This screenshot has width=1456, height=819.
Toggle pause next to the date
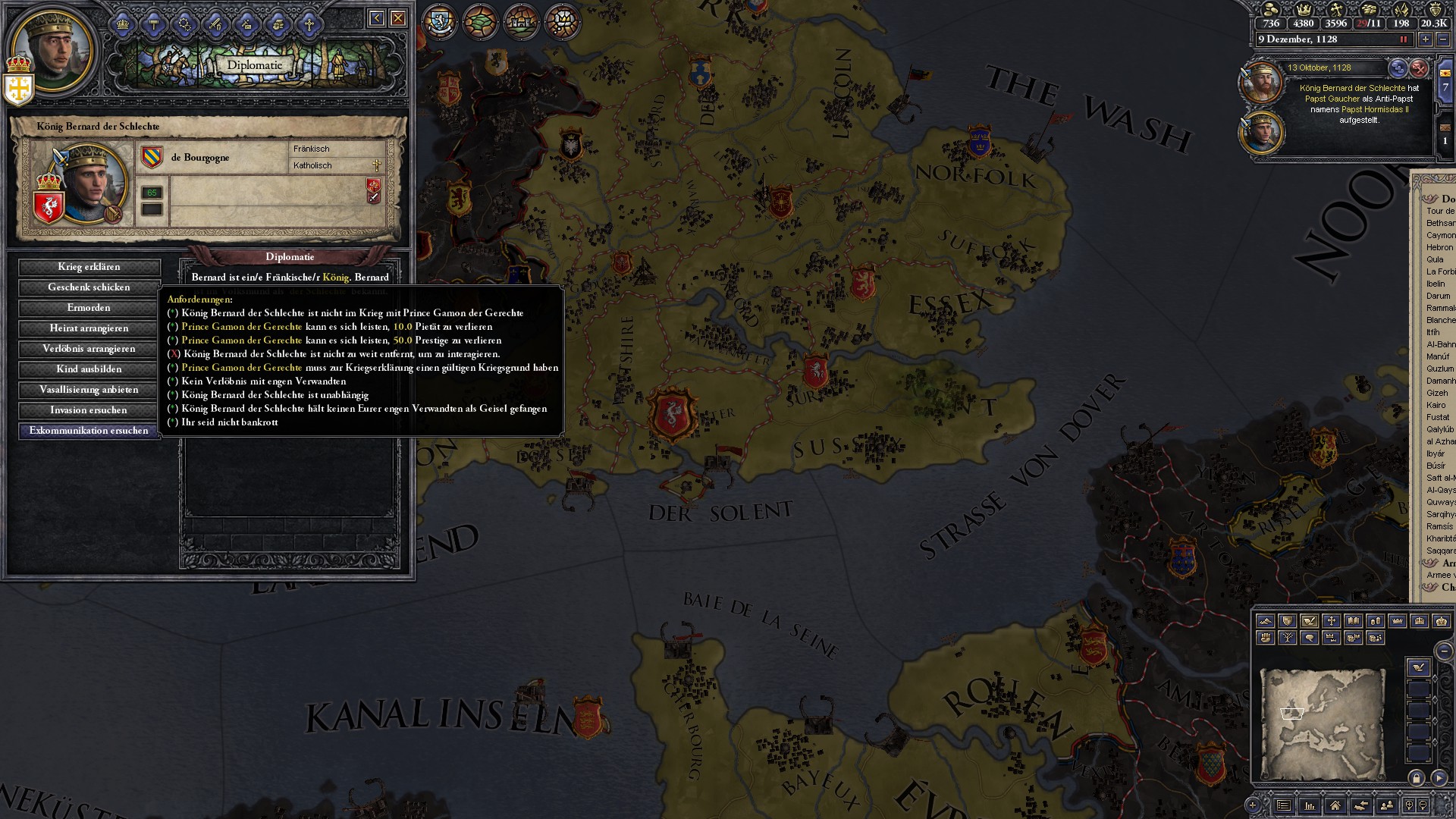pyautogui.click(x=1404, y=39)
